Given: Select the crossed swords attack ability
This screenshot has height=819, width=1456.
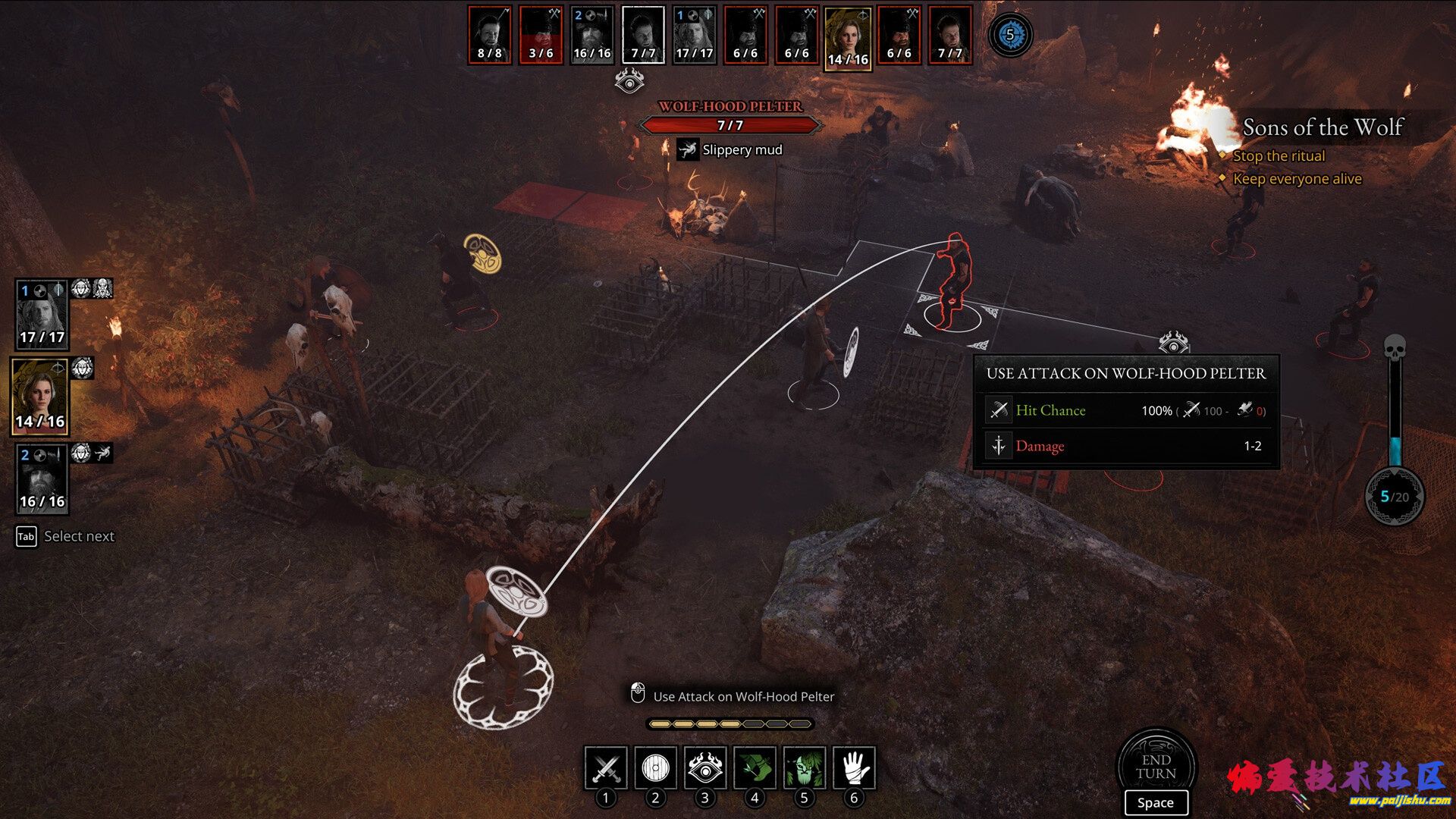Looking at the screenshot, I should pyautogui.click(x=605, y=767).
